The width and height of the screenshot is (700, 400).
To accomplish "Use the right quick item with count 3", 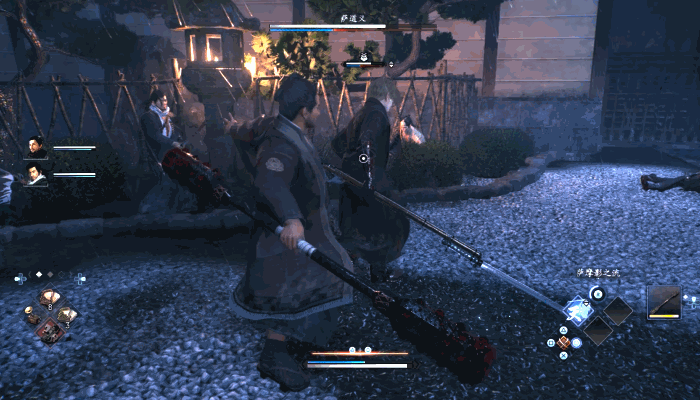I will [x=67, y=315].
